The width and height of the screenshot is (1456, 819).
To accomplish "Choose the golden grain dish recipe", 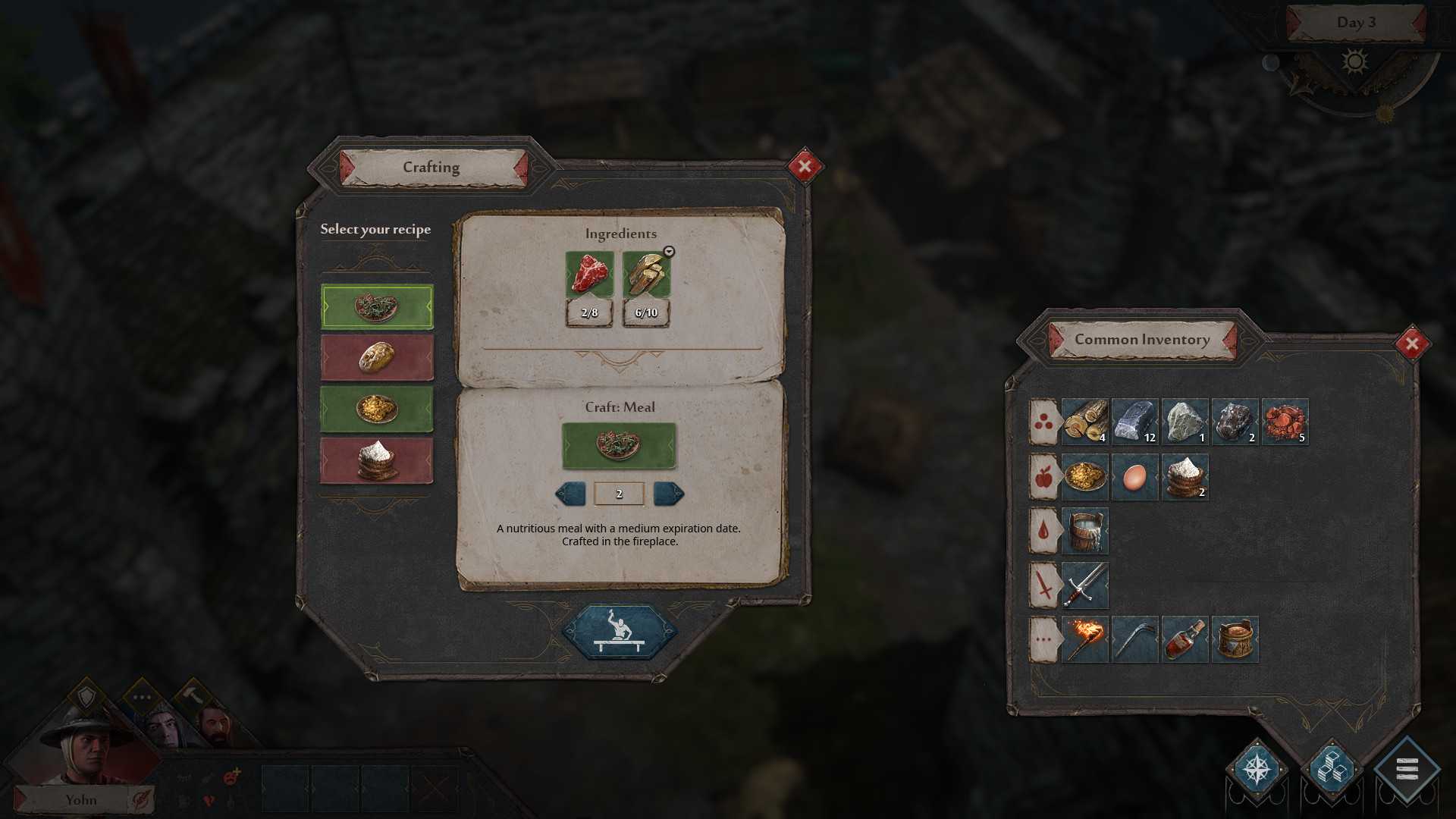I will 377,409.
